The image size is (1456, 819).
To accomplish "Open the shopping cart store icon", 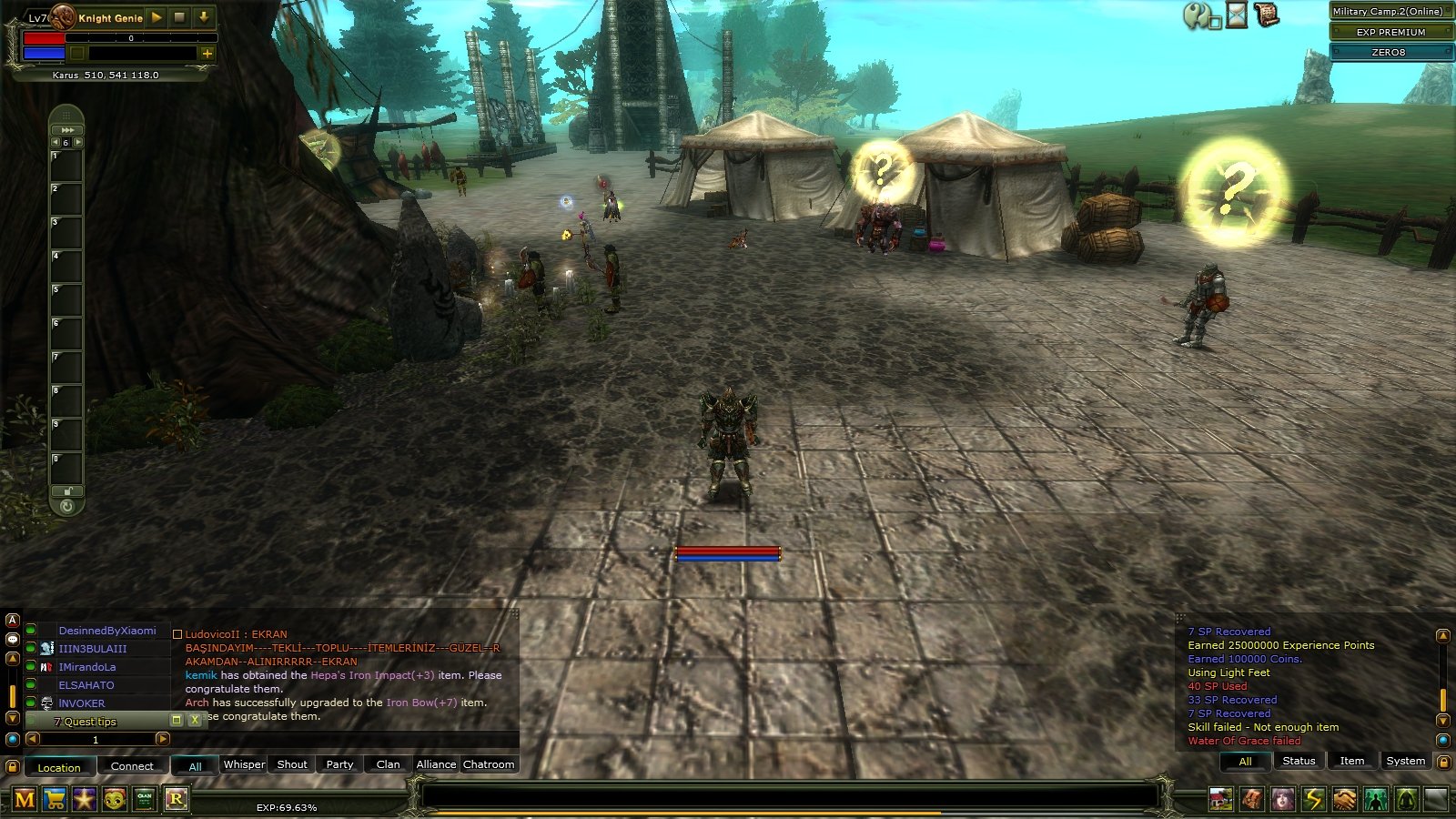I will pos(55,800).
